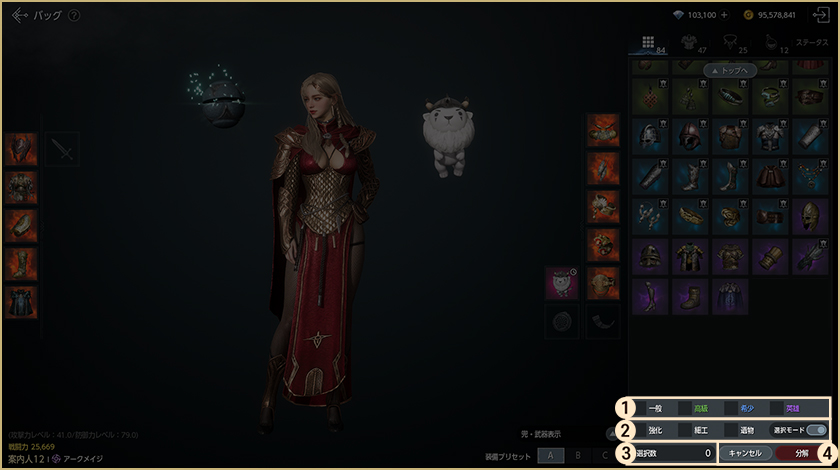Tick the purple 英雄 rarity checkbox
This screenshot has height=470, width=840.
click(x=776, y=408)
